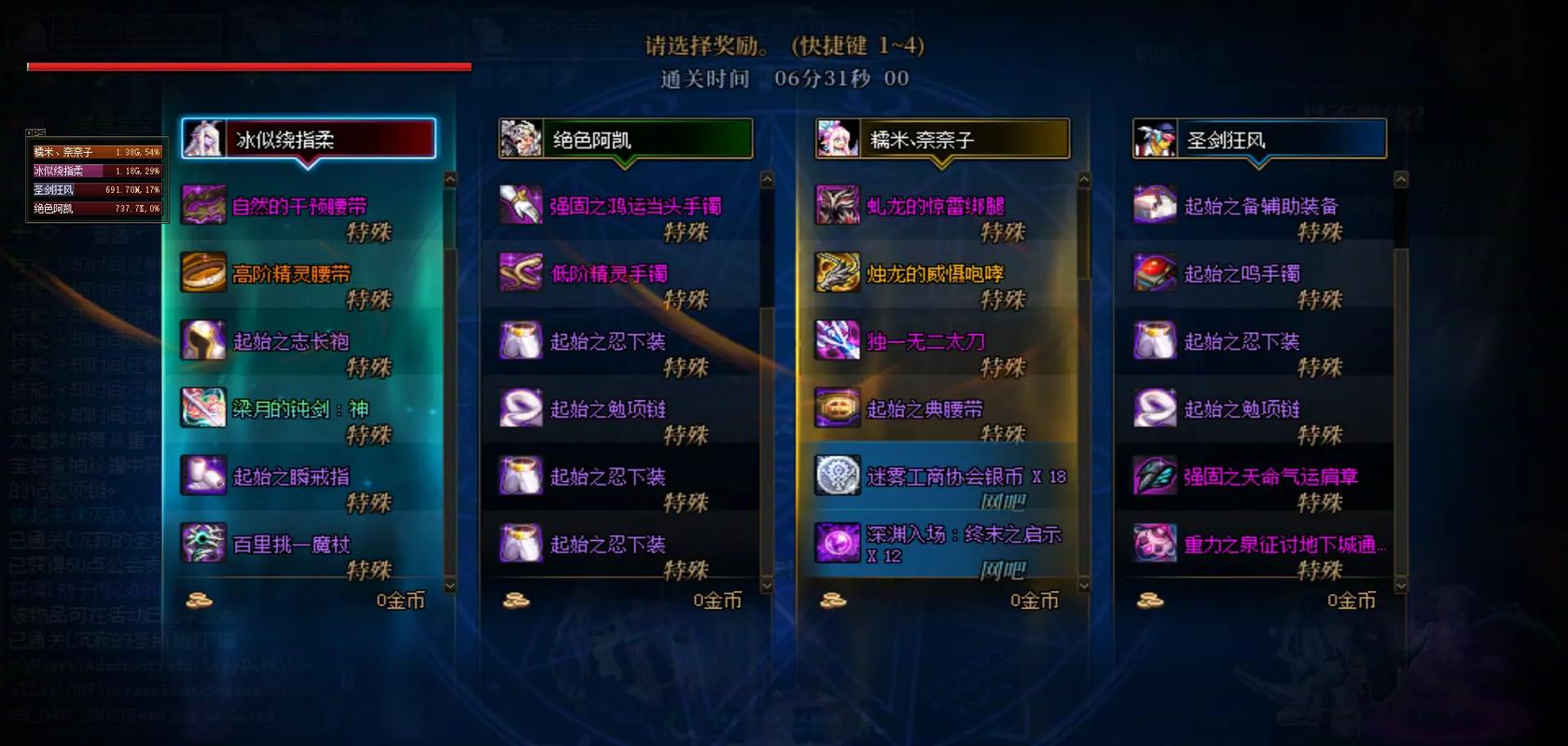The width and height of the screenshot is (1568, 746).
Task: Click the 烛龙的威慑咆哮 item icon
Action: 838,274
